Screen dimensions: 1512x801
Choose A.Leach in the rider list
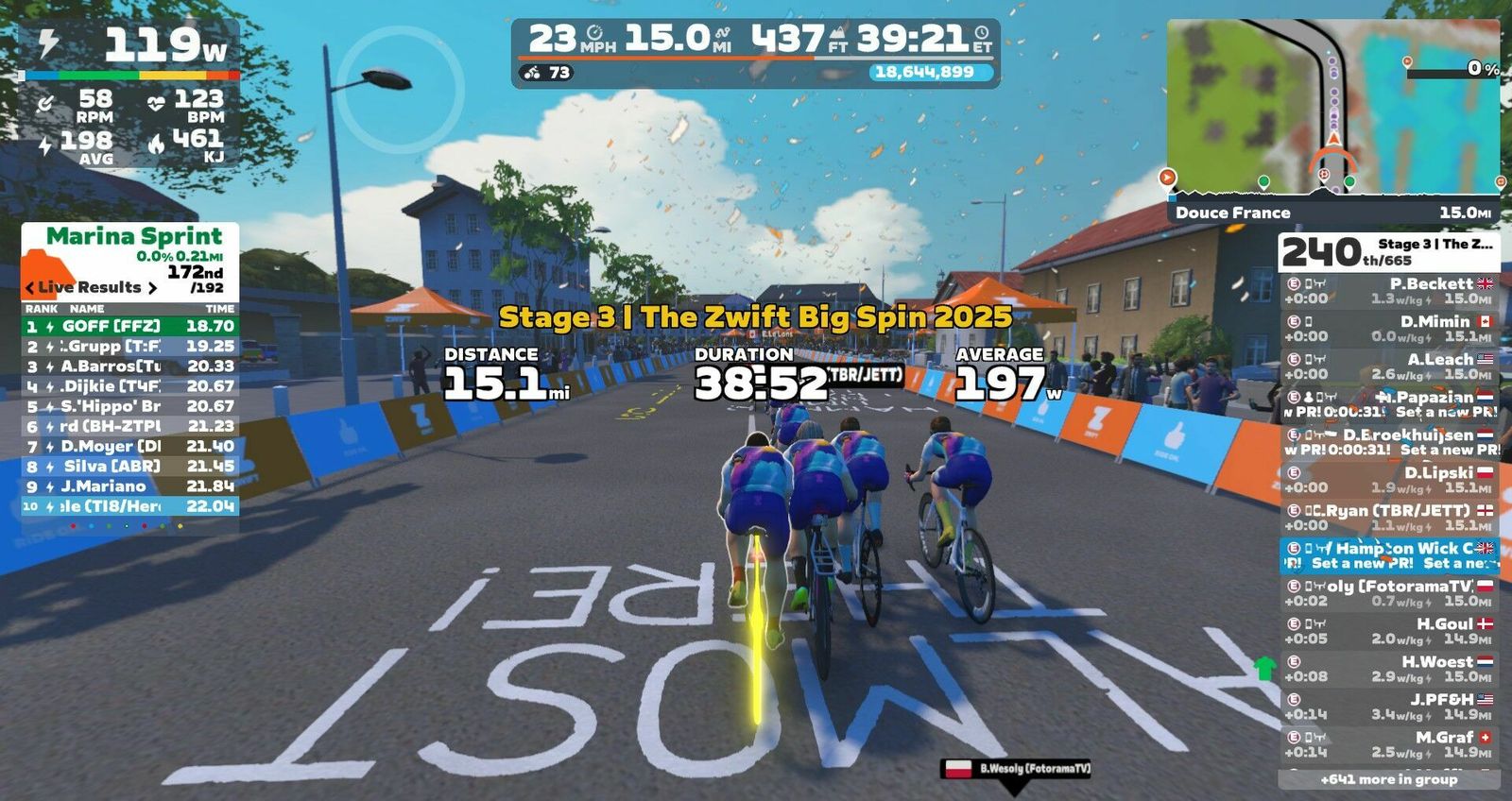1388,366
